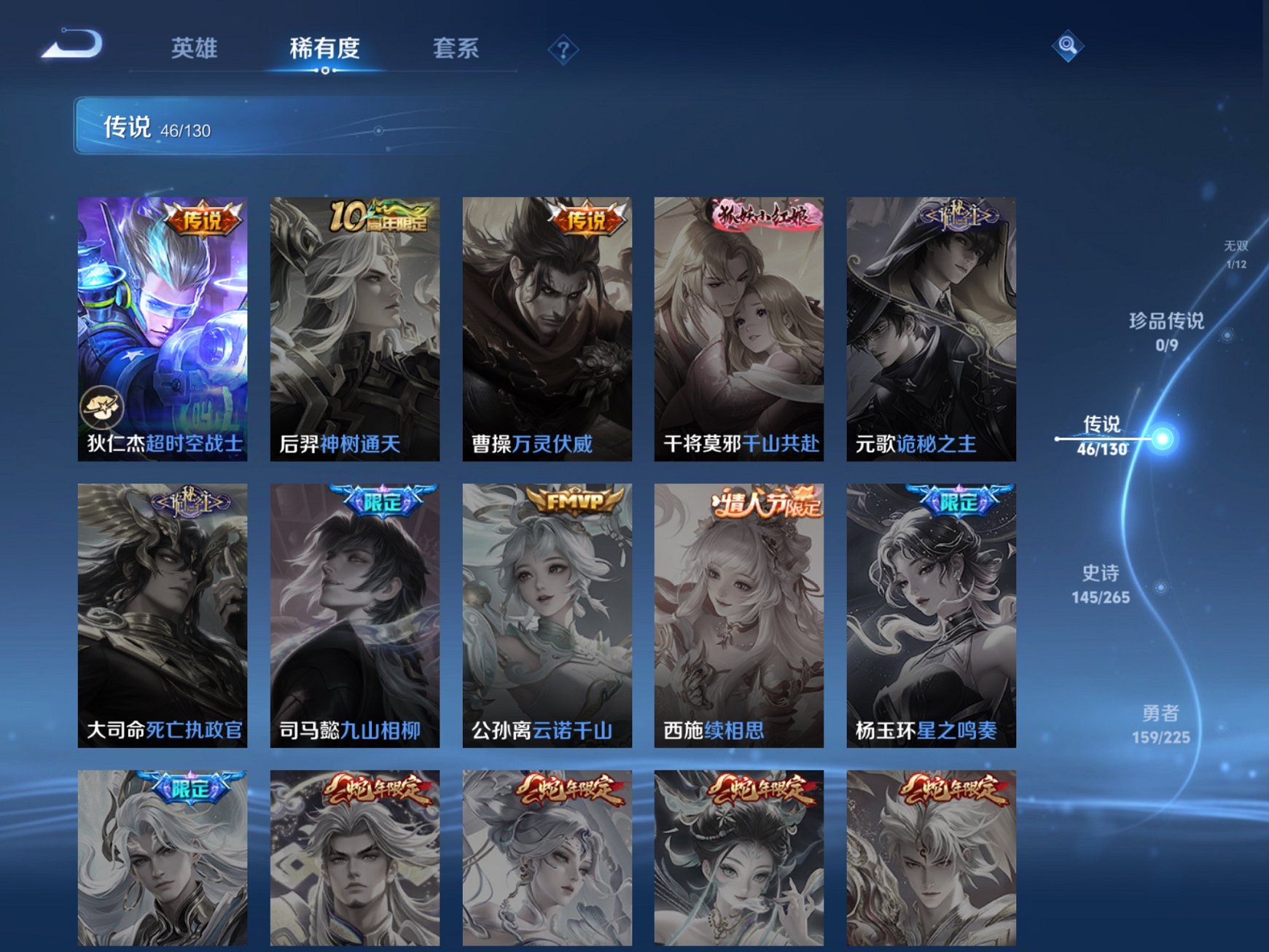Open the search icon at top right
Screen dimensions: 1269x952
[1067, 45]
